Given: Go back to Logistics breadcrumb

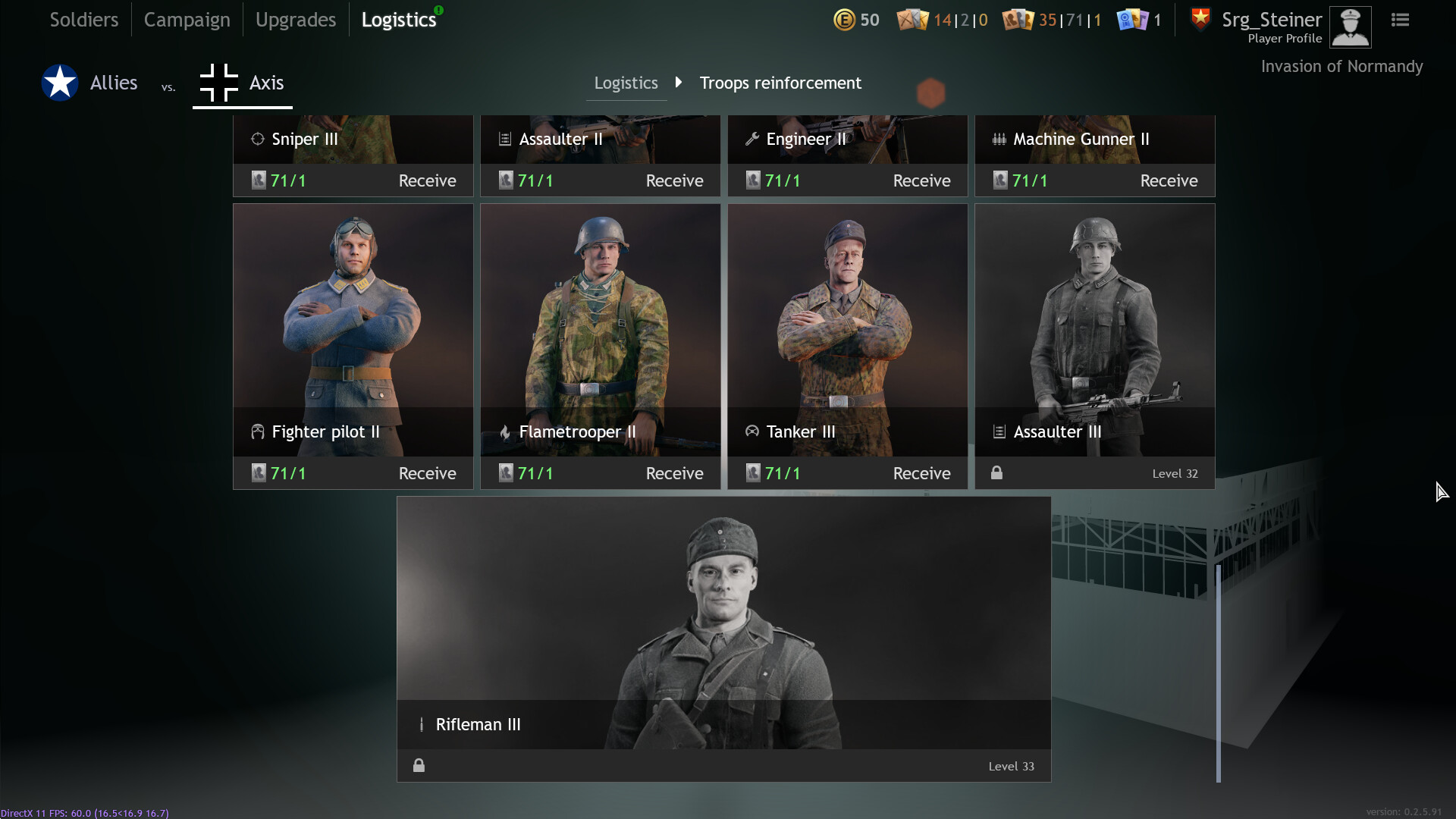Looking at the screenshot, I should (x=626, y=83).
